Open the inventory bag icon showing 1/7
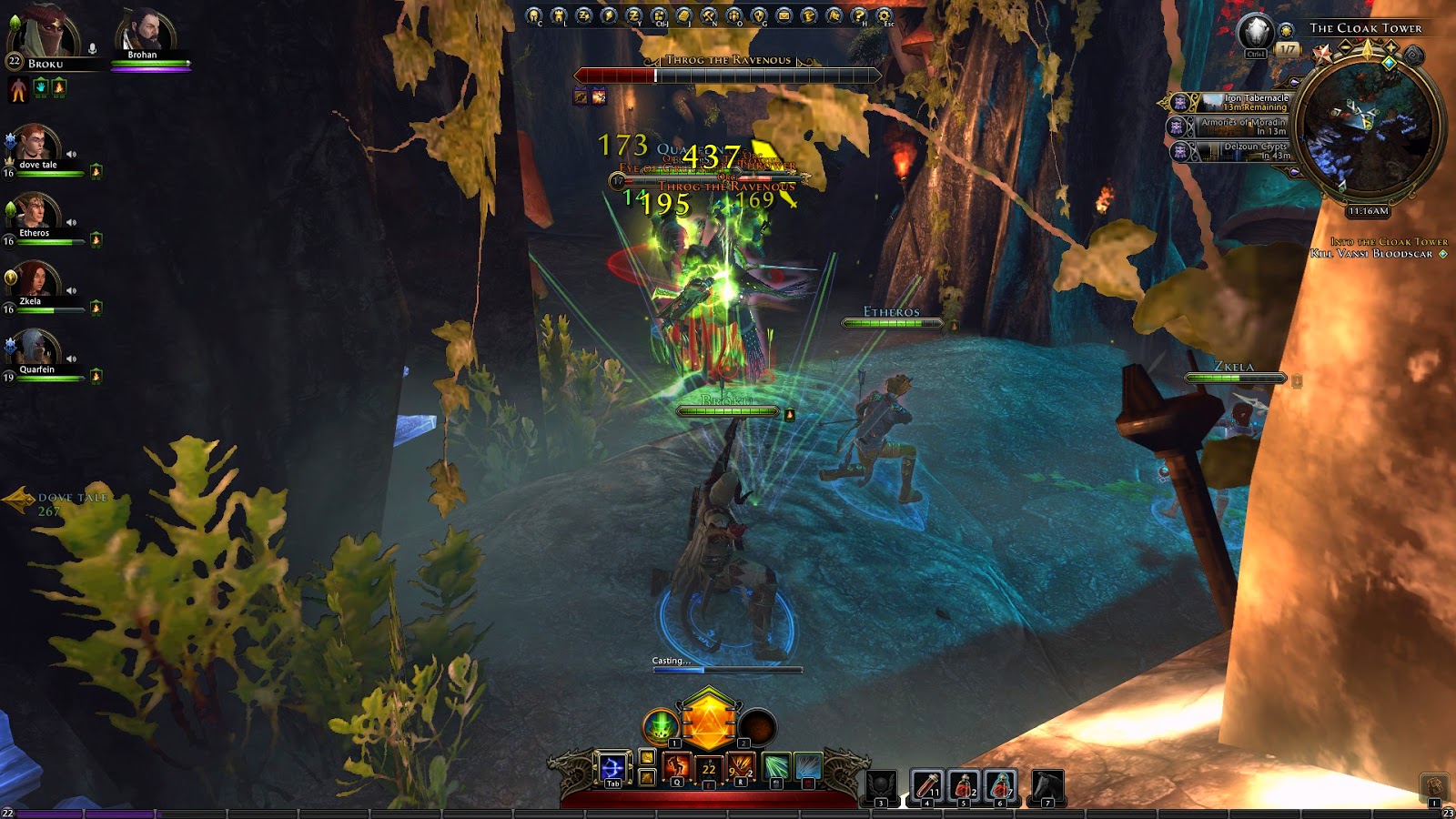The height and width of the screenshot is (819, 1456). (x=1288, y=49)
